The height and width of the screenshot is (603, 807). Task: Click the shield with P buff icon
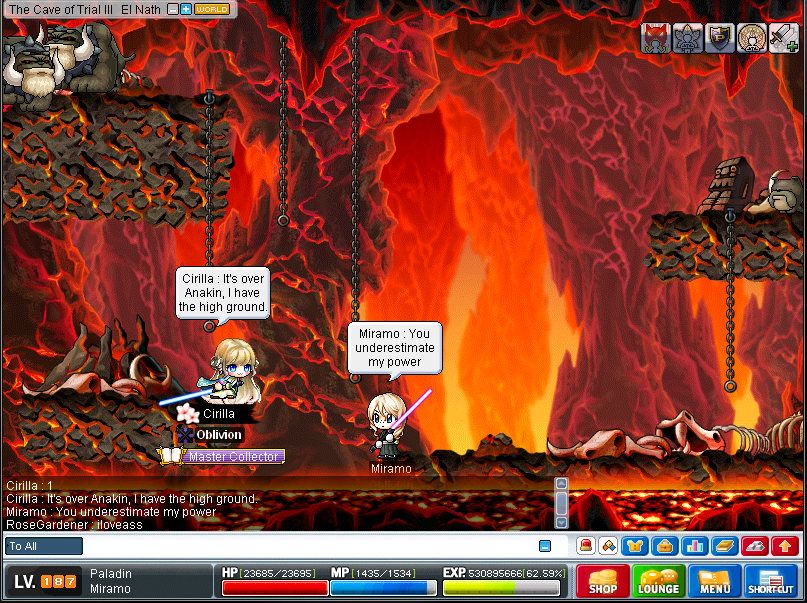point(719,38)
